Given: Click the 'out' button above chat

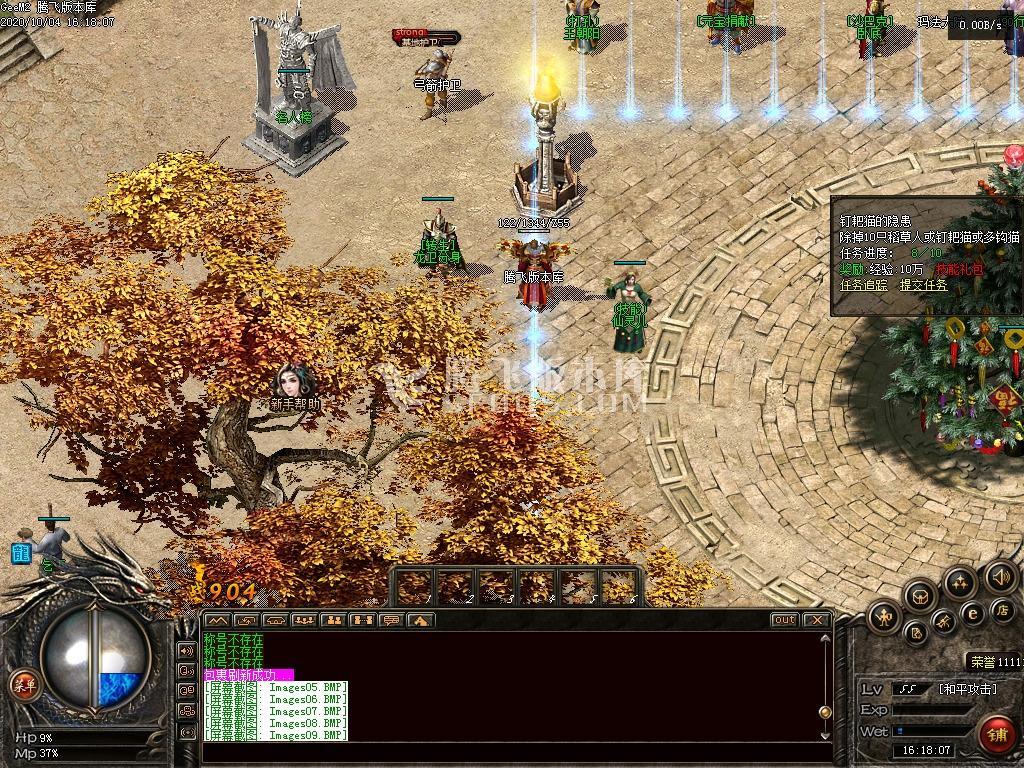Looking at the screenshot, I should [x=785, y=620].
